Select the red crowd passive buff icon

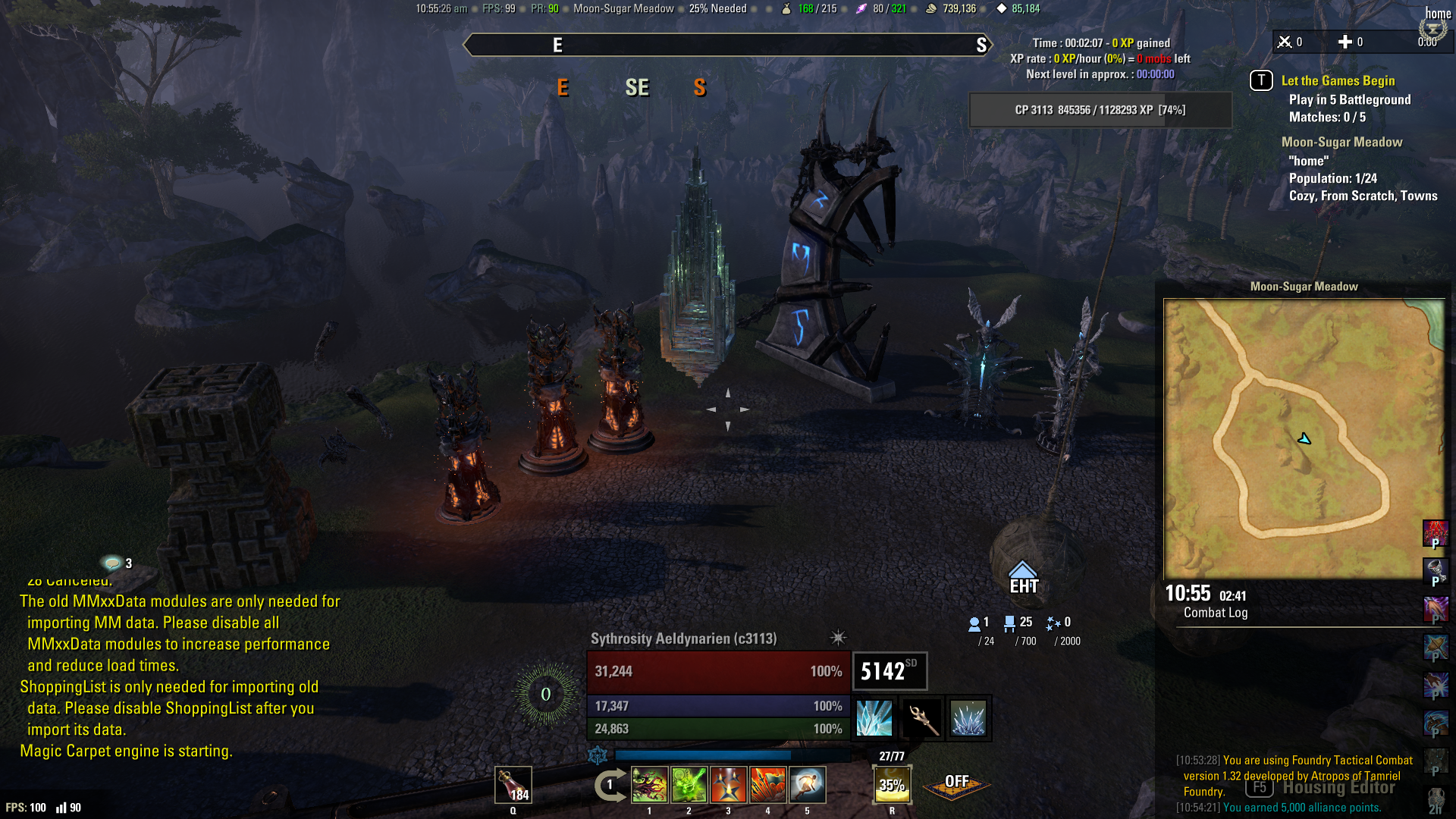(1435, 532)
